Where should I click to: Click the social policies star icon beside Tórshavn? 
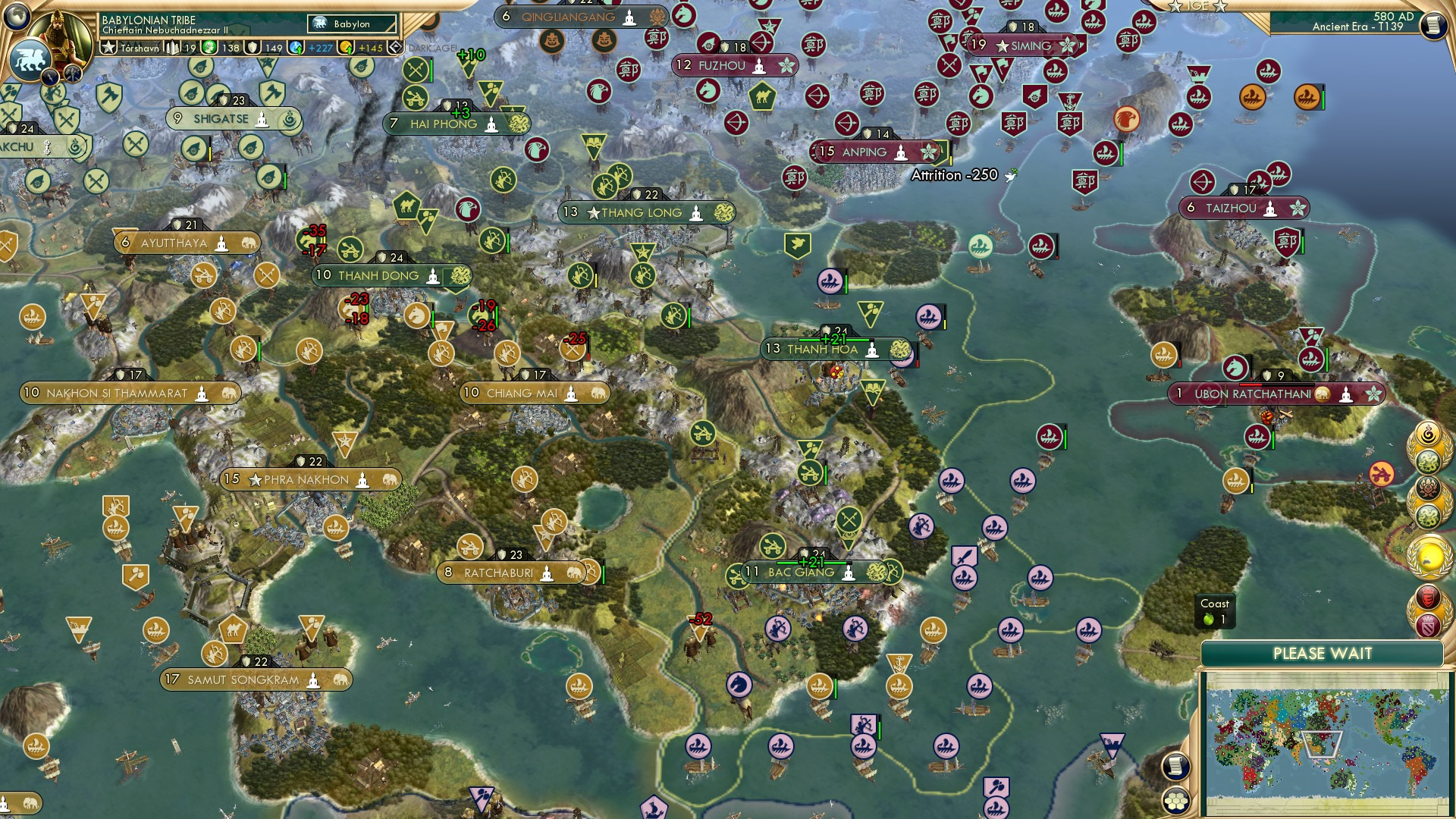tap(110, 47)
